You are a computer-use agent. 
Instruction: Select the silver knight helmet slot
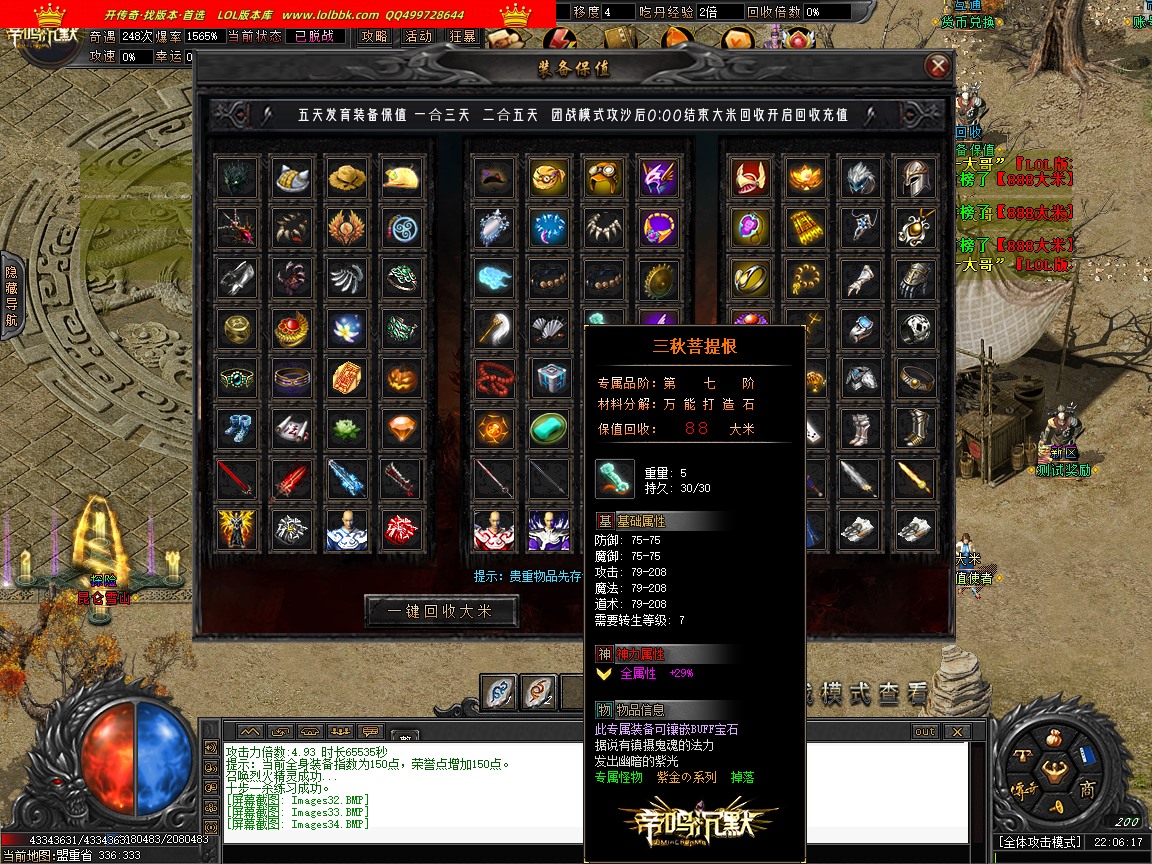click(914, 178)
